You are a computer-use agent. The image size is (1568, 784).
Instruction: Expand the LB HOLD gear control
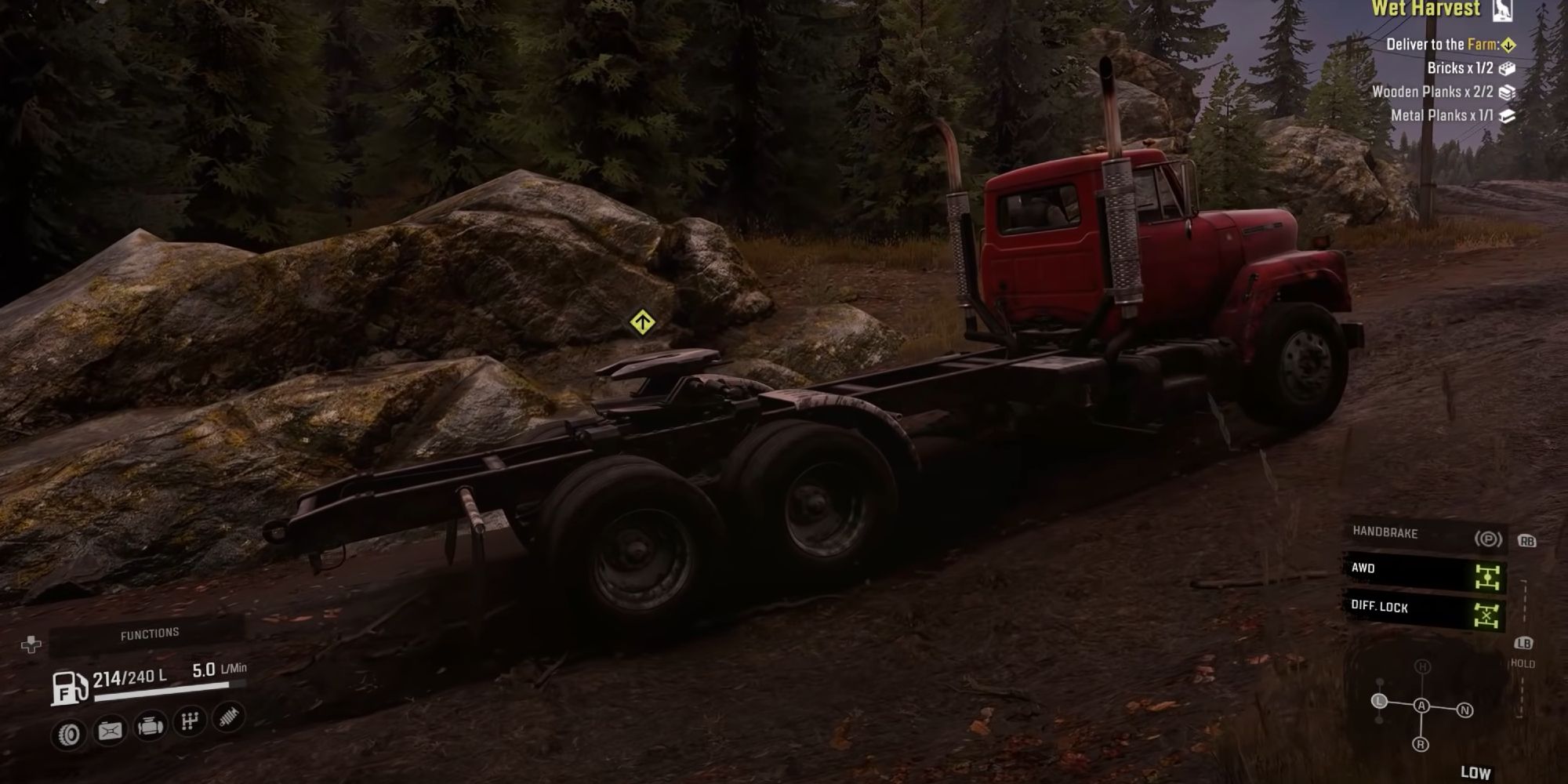click(x=1524, y=645)
